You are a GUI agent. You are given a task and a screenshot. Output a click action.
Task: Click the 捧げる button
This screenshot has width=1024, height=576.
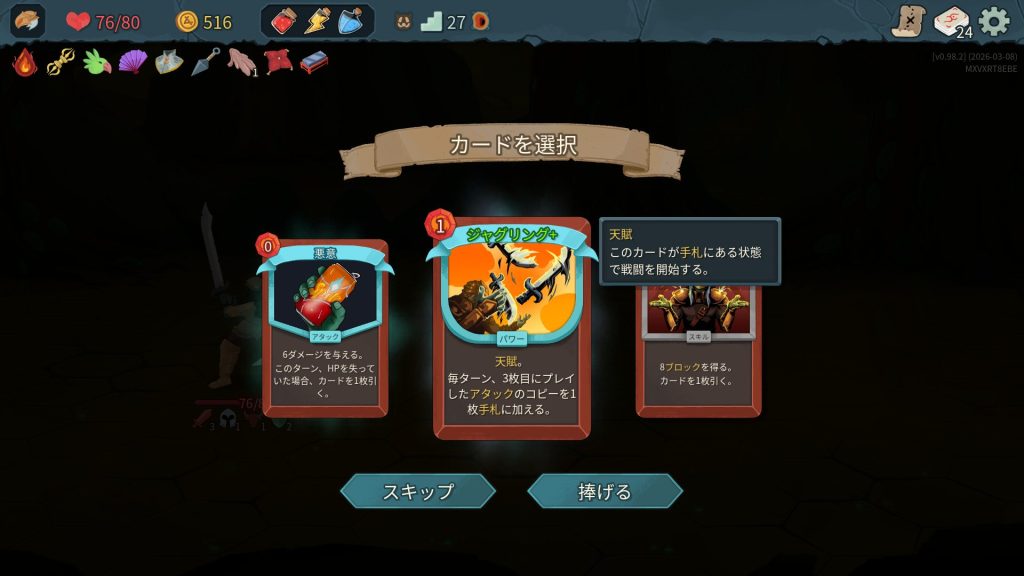pyautogui.click(x=605, y=491)
